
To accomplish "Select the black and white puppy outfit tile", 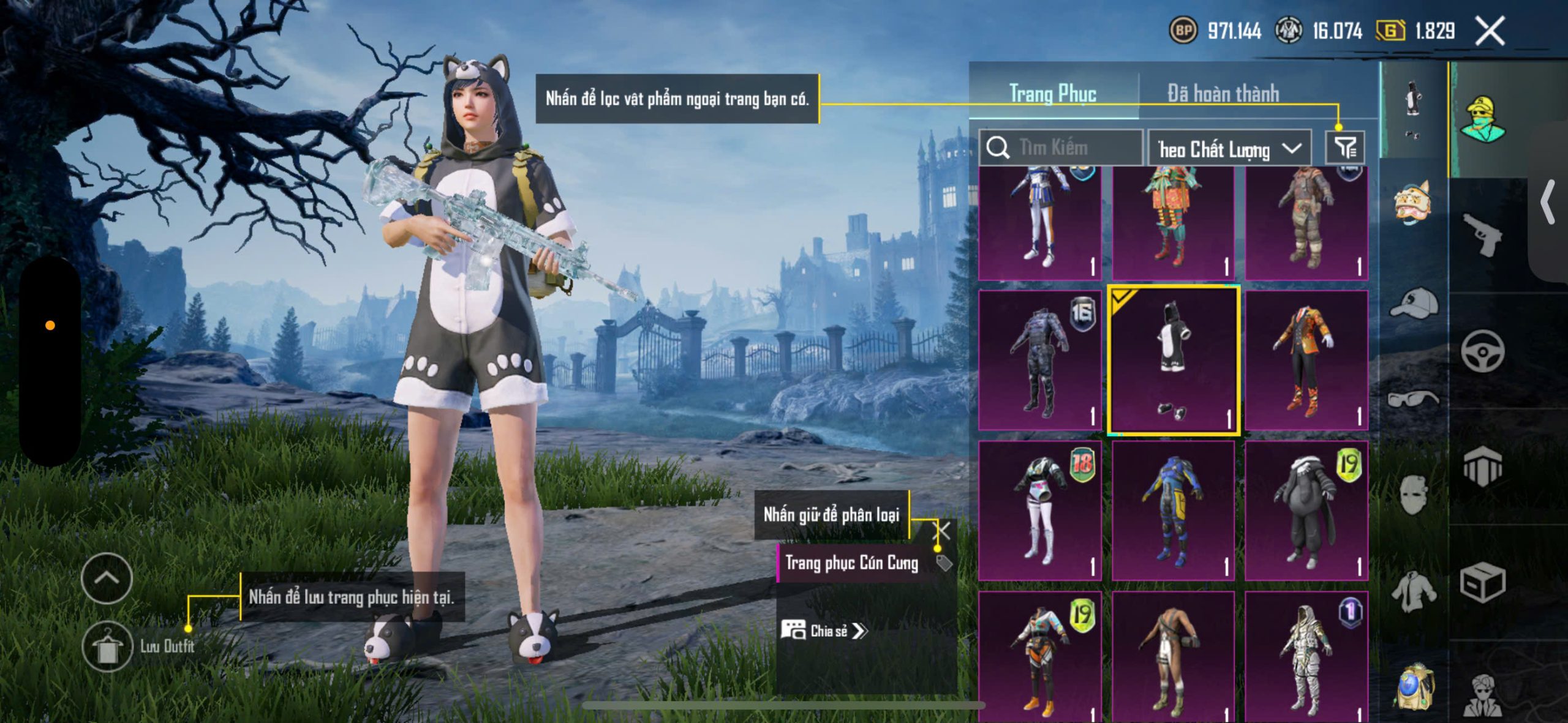I will [x=1174, y=361].
